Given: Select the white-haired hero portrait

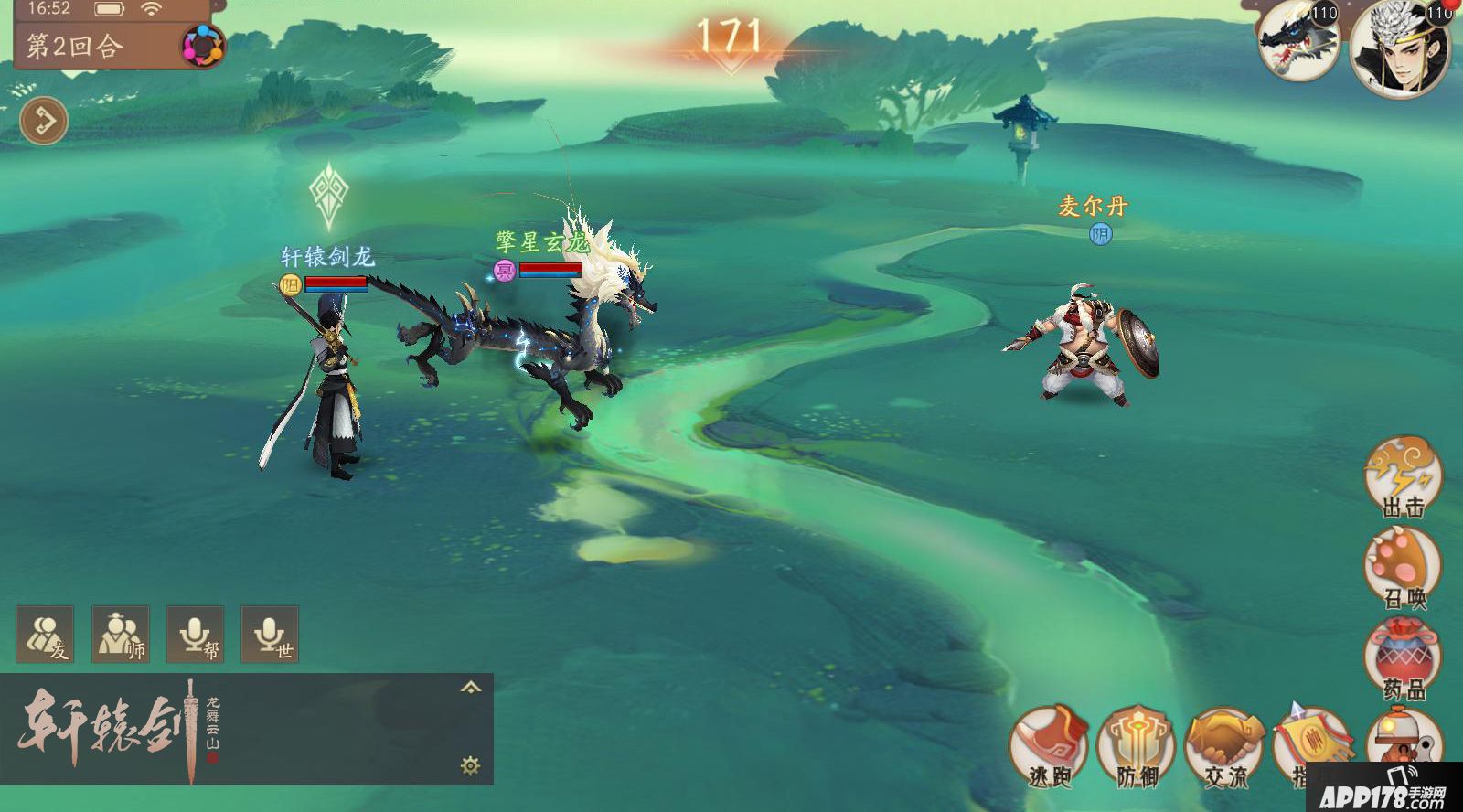Looking at the screenshot, I should (x=1399, y=48).
